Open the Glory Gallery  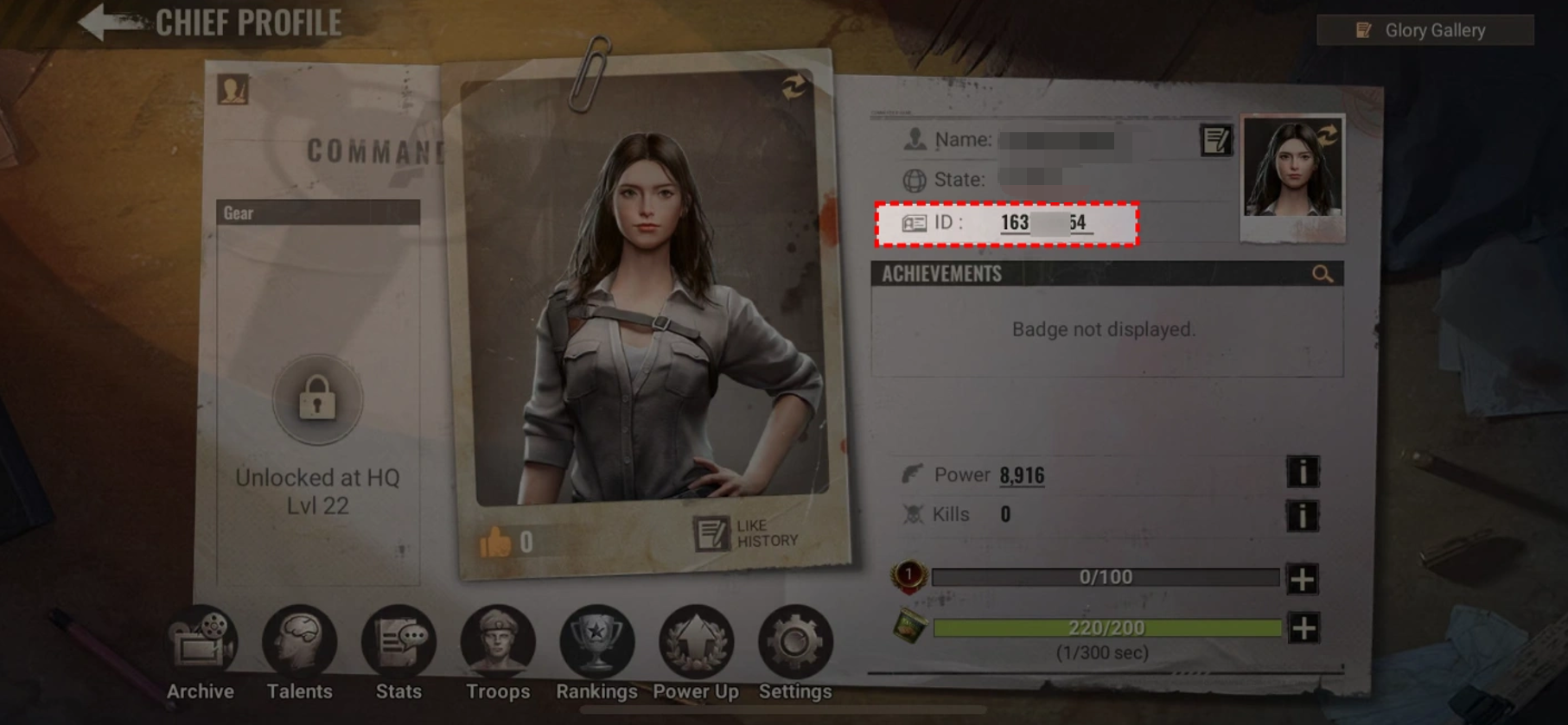pos(1425,30)
